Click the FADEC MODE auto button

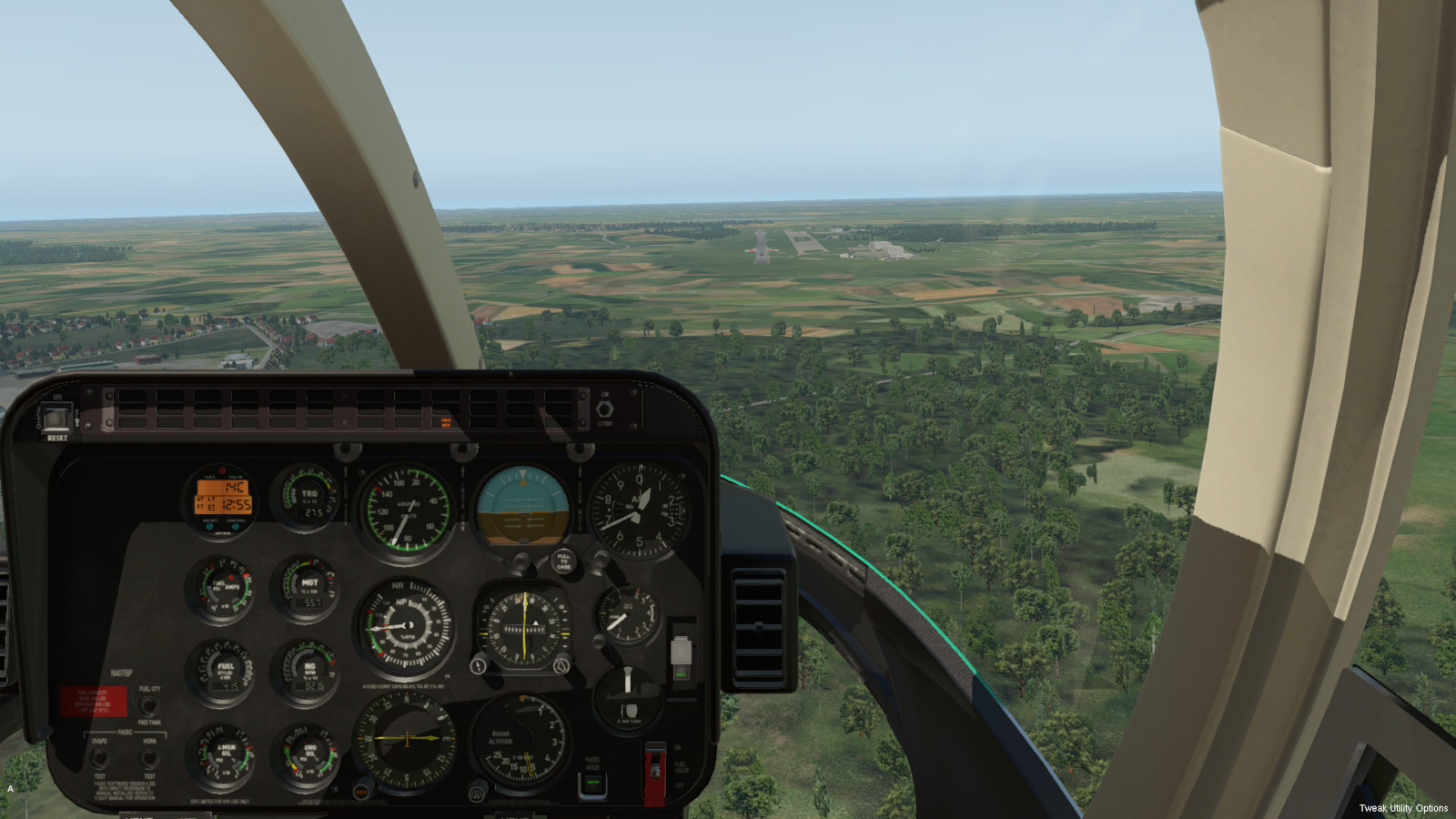pos(592,784)
